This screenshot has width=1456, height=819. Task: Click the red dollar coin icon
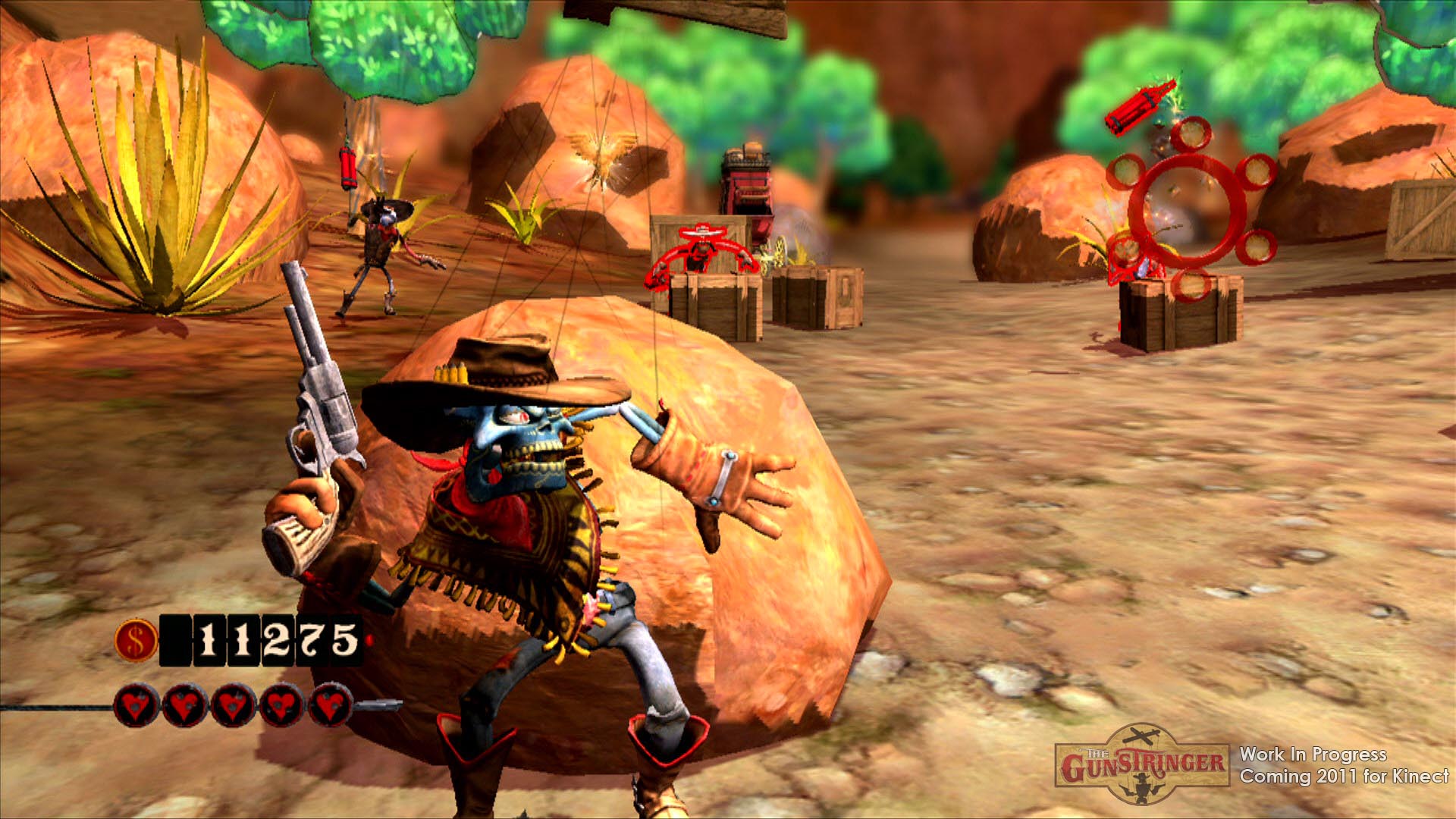(x=136, y=641)
